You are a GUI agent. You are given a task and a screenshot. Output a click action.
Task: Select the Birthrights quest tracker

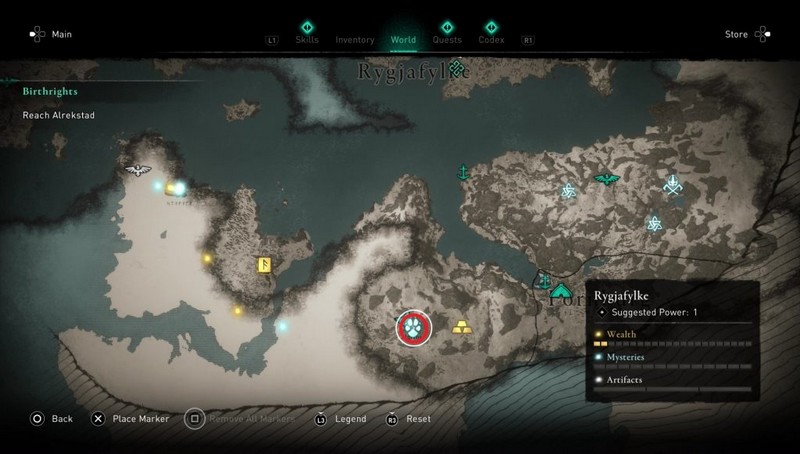(x=50, y=91)
